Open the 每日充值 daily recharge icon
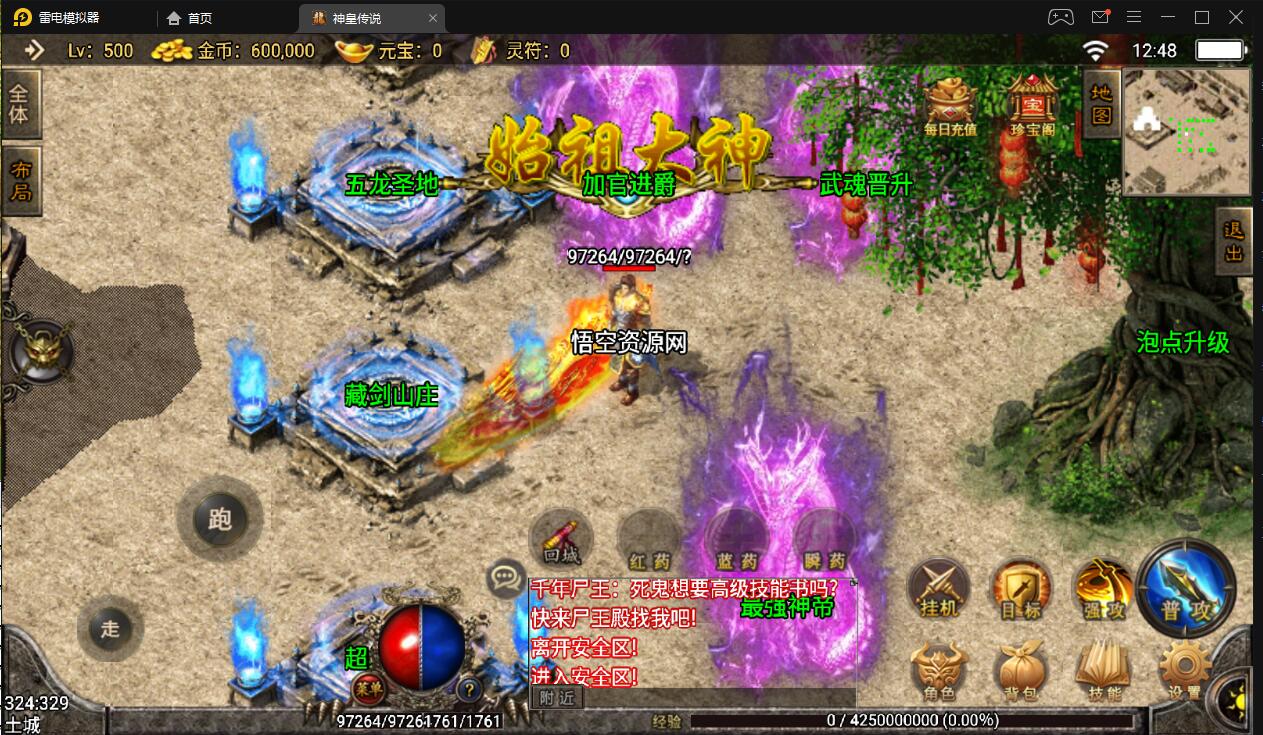This screenshot has width=1263, height=735. click(x=950, y=104)
